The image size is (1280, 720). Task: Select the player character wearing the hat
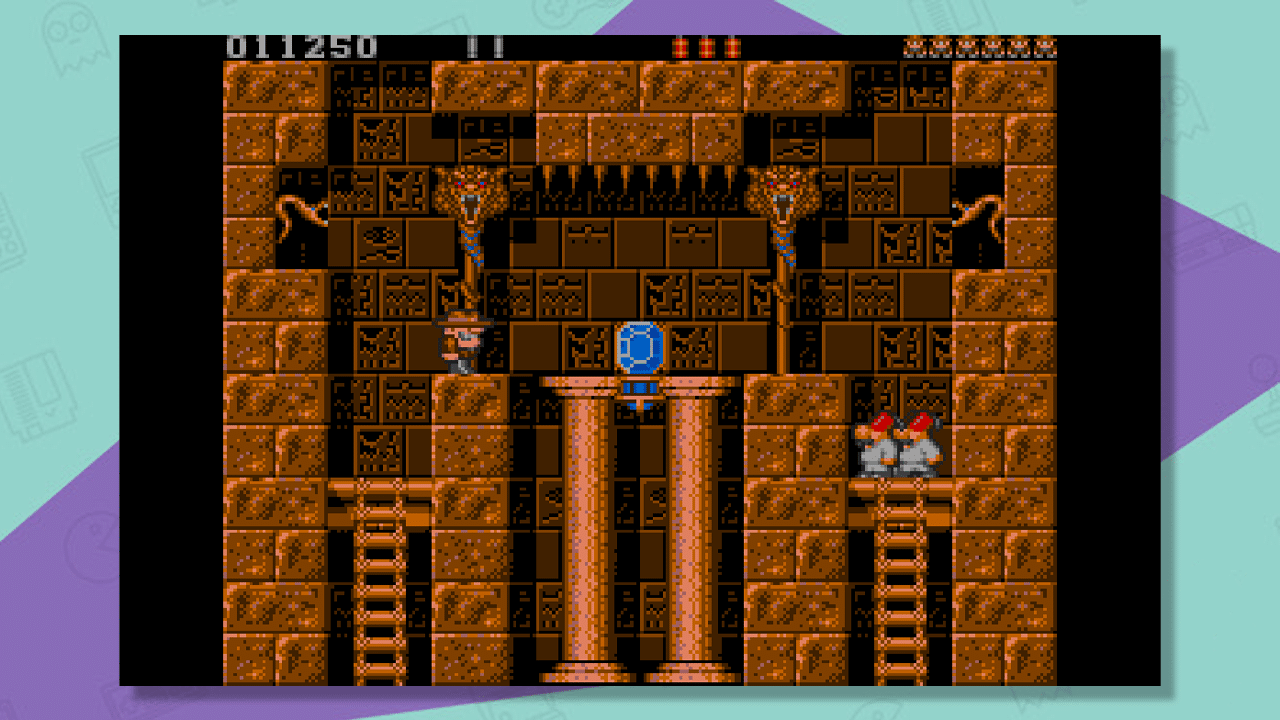coord(462,345)
